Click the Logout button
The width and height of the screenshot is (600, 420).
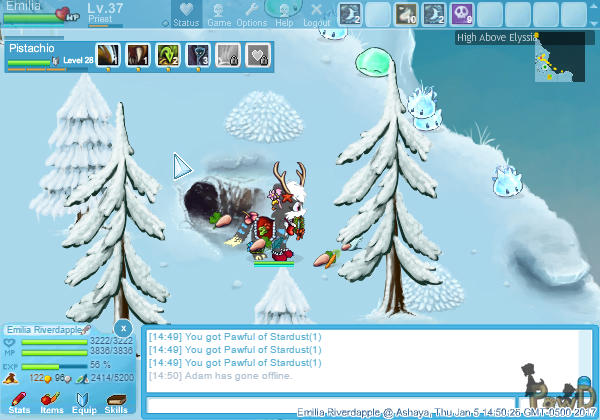(316, 14)
